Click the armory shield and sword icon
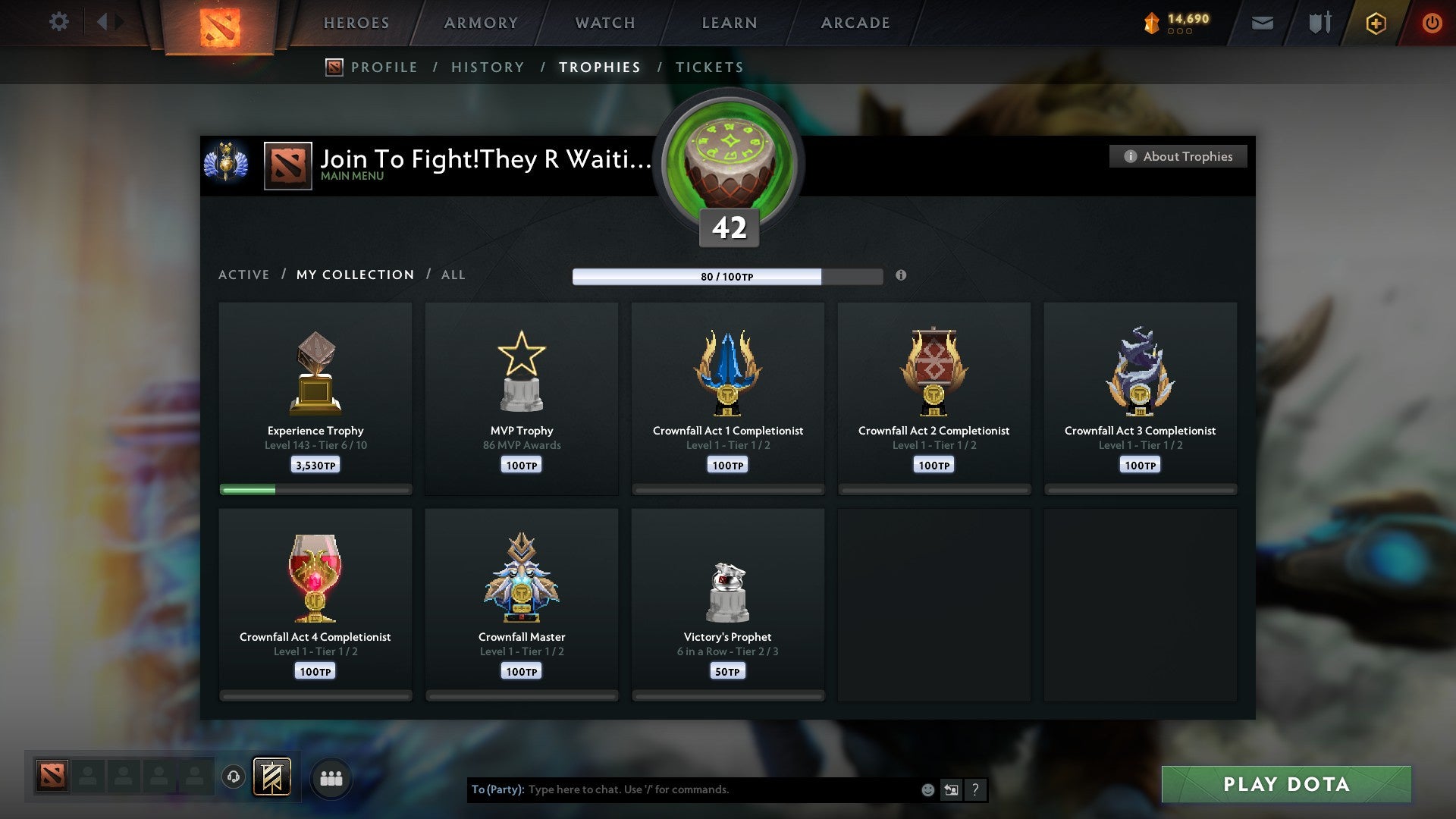 point(1319,23)
